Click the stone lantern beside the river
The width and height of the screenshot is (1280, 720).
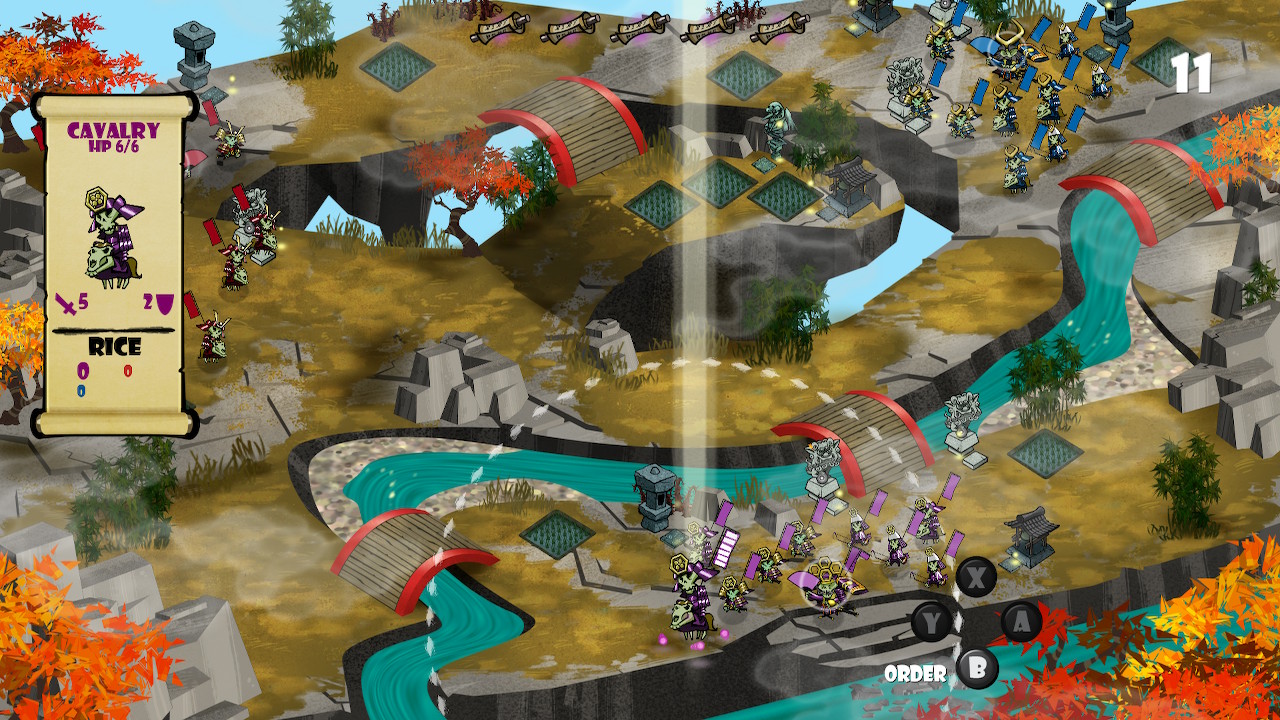click(x=655, y=495)
